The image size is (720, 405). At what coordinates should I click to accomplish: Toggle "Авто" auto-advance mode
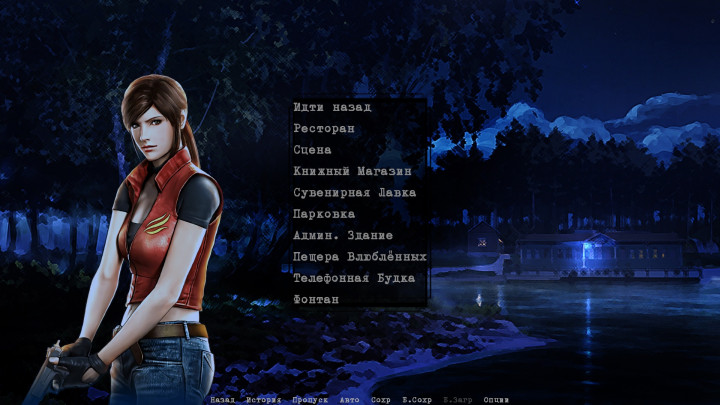tap(349, 399)
